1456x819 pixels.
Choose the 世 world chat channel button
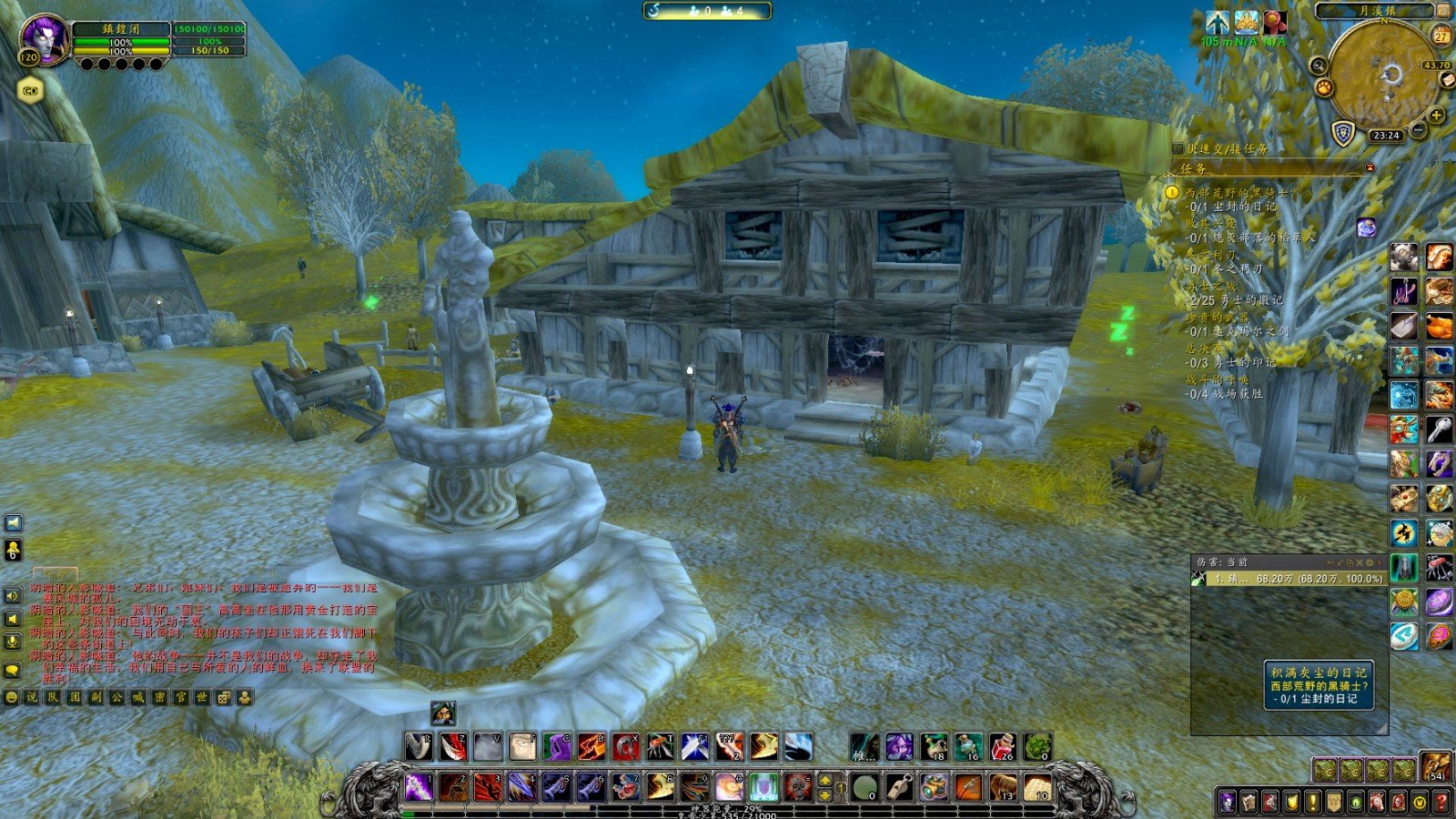[202, 697]
